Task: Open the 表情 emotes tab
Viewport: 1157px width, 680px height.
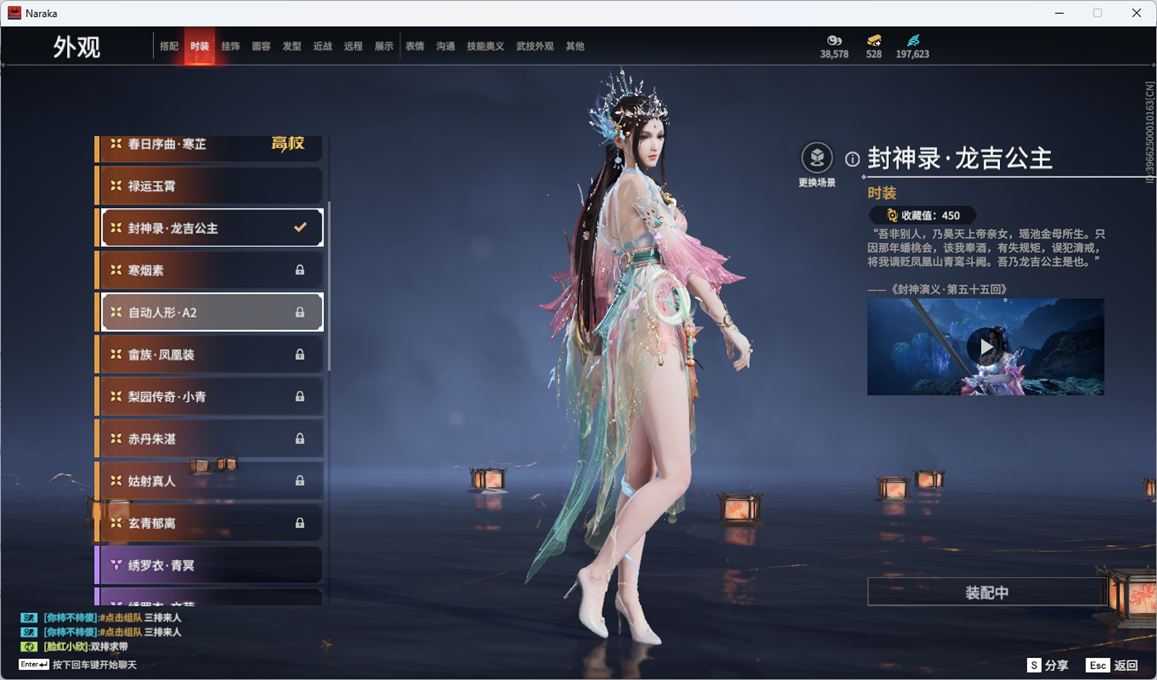Action: (x=415, y=46)
